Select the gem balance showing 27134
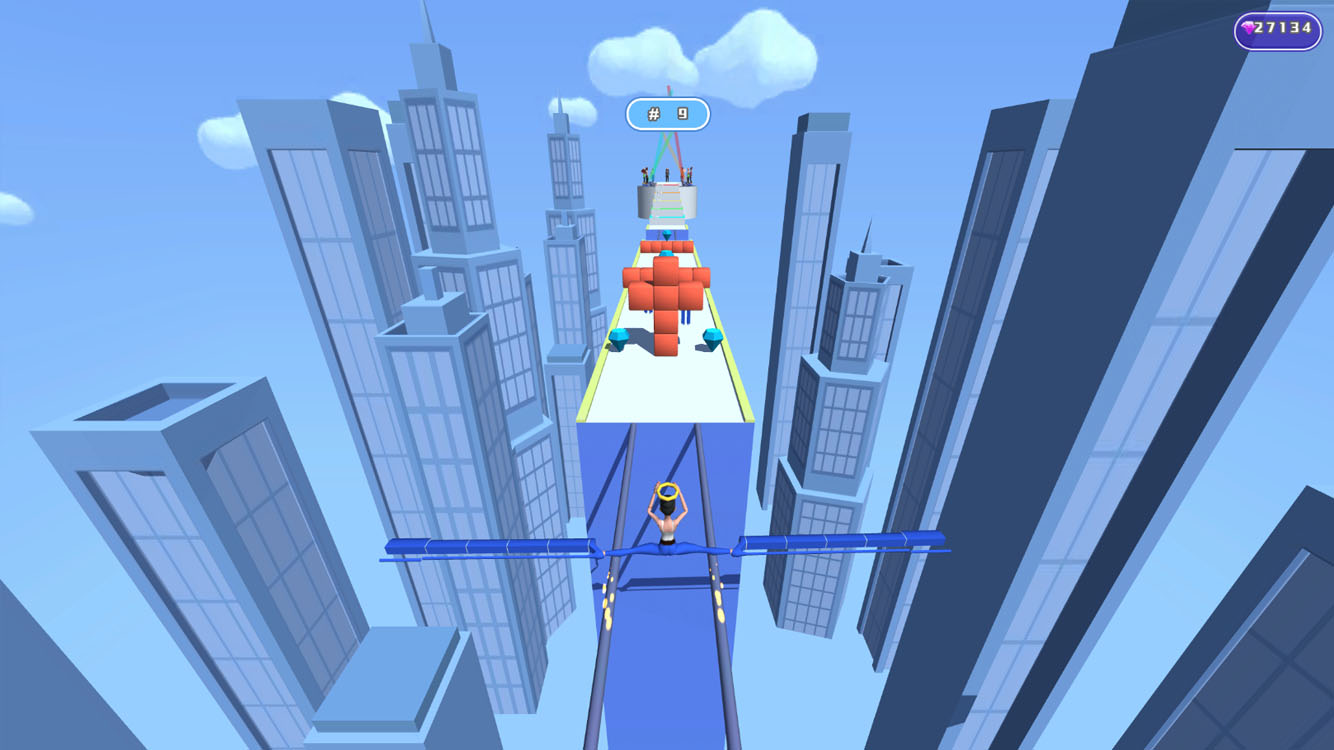The image size is (1334, 750). click(1280, 29)
